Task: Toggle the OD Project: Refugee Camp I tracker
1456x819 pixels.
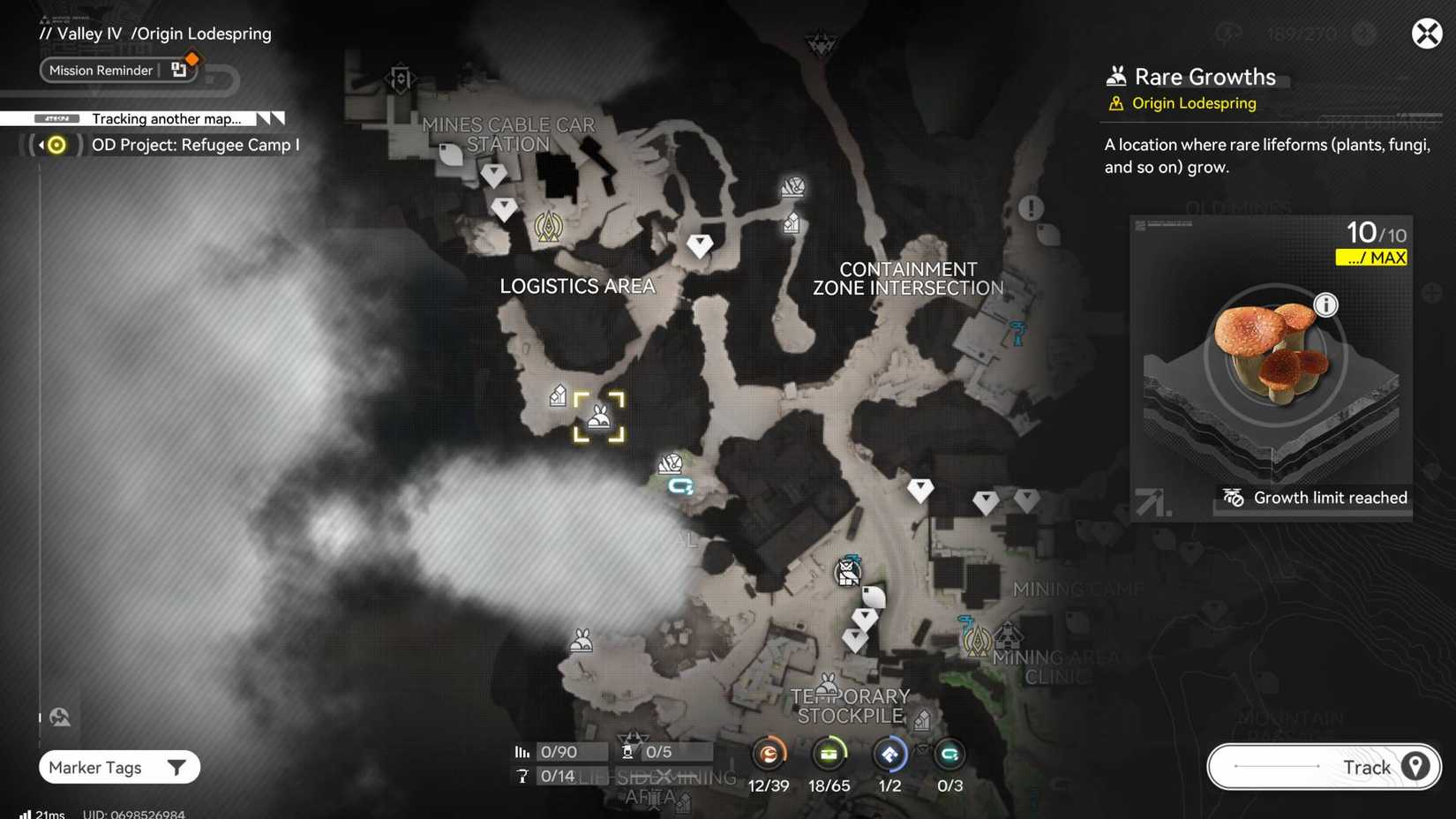Action: [x=55, y=145]
